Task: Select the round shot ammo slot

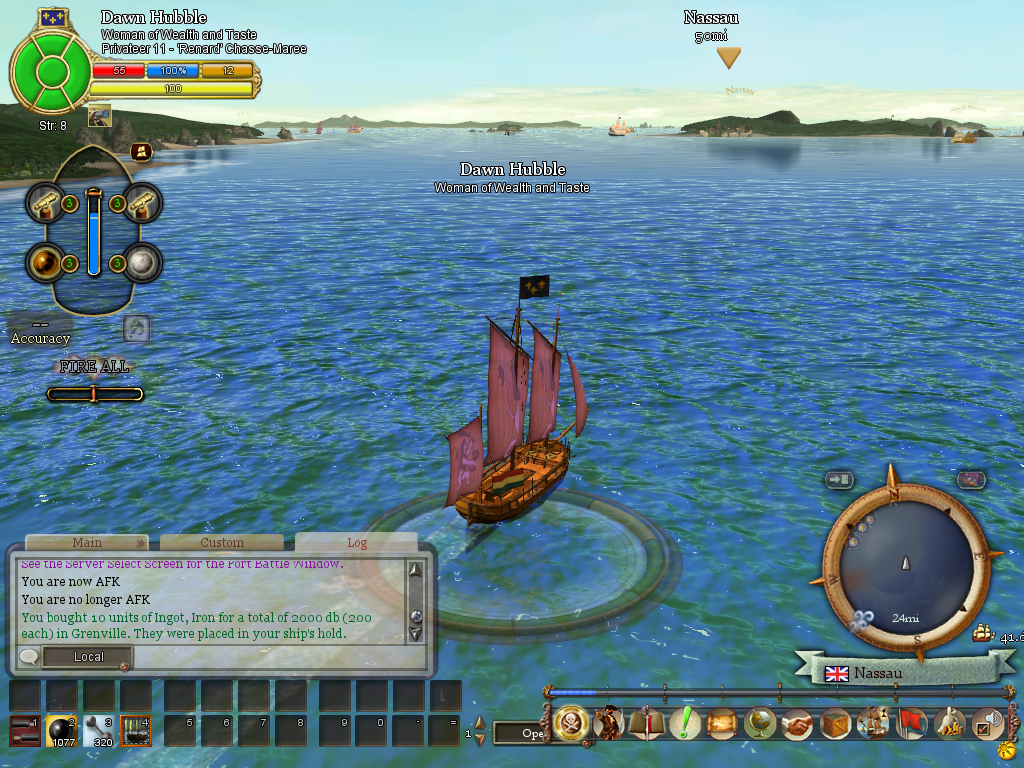Action: [62, 732]
